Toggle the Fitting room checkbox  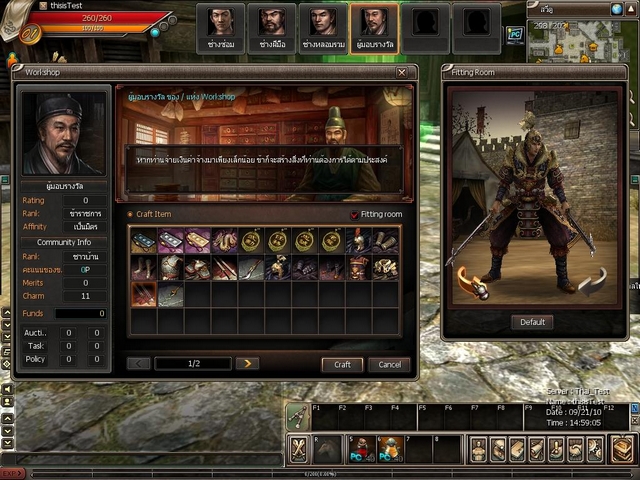click(x=354, y=215)
